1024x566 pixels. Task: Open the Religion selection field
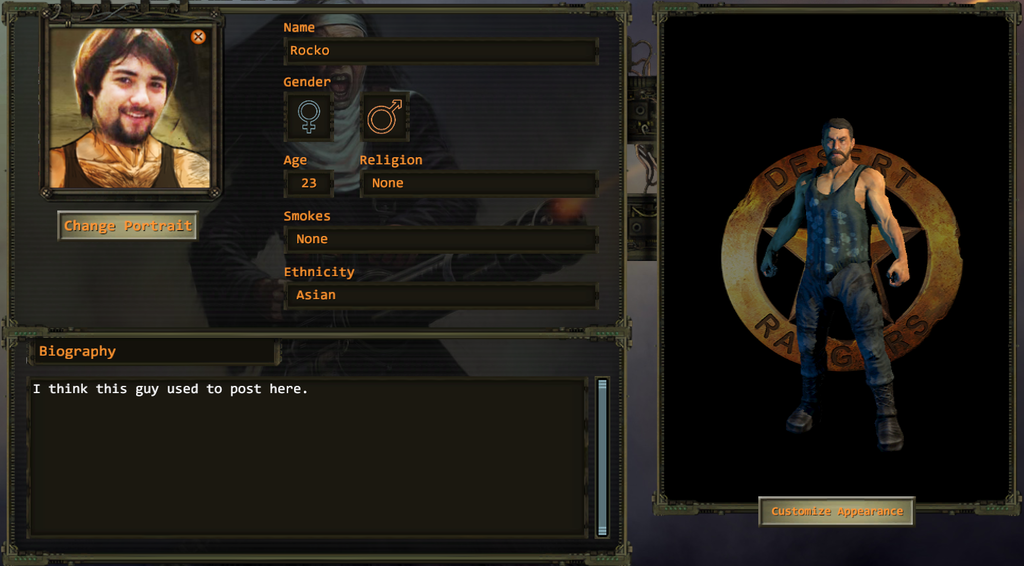[x=478, y=183]
